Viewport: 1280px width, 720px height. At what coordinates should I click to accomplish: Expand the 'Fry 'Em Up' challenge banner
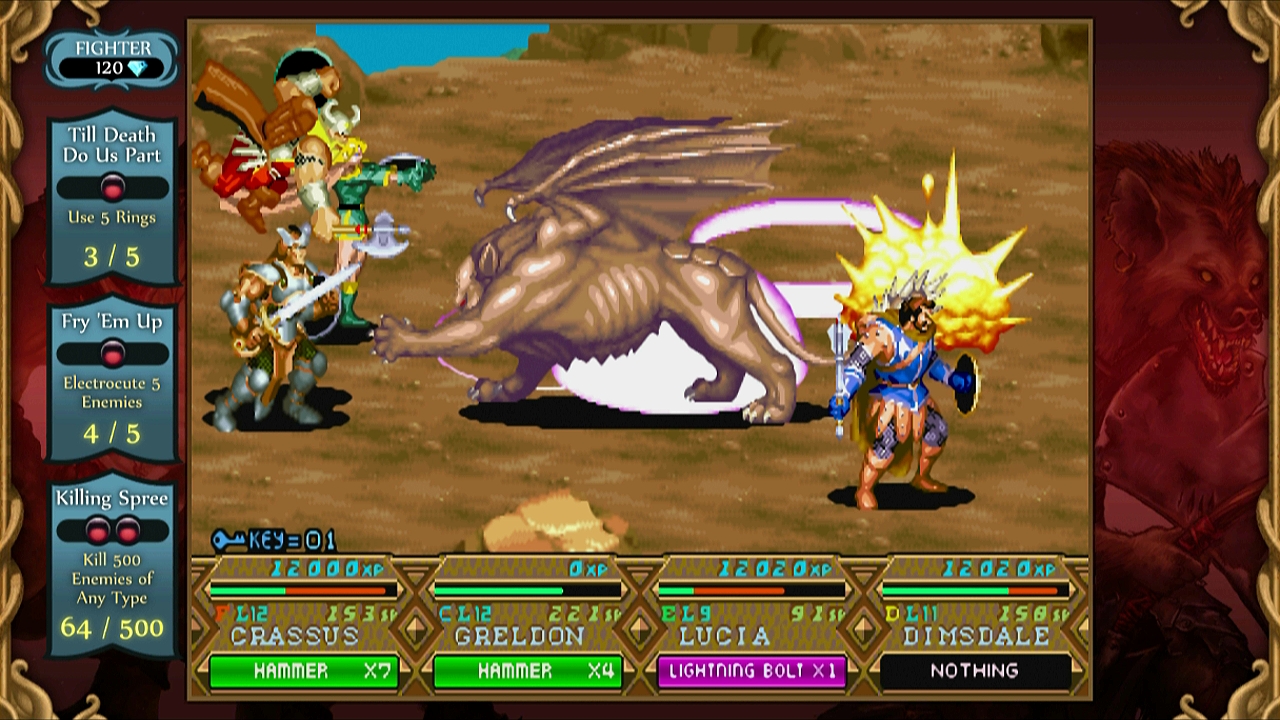tap(112, 322)
